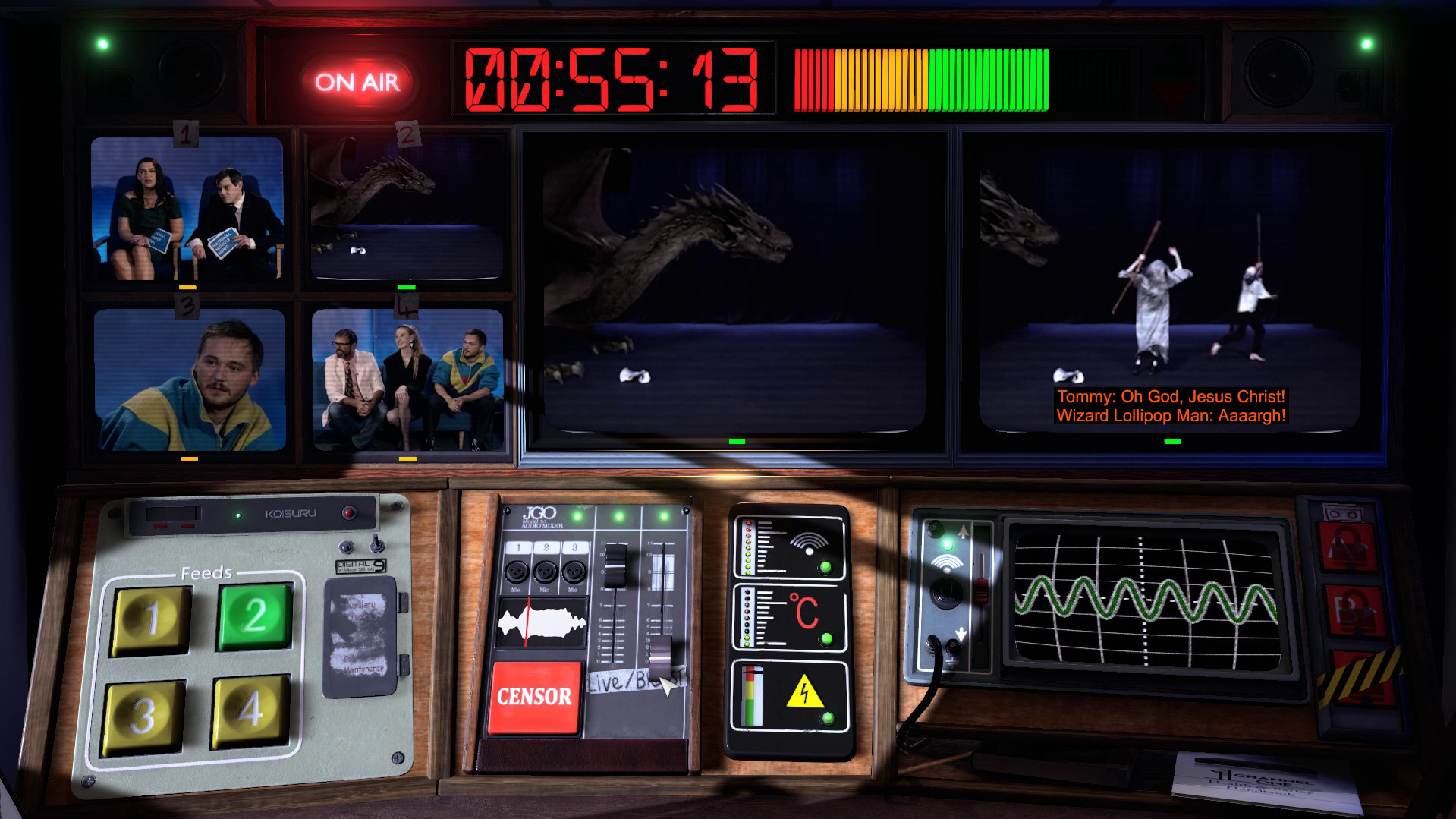The width and height of the screenshot is (1456, 819).
Task: Click the red tape A lock button
Action: [x=1349, y=547]
